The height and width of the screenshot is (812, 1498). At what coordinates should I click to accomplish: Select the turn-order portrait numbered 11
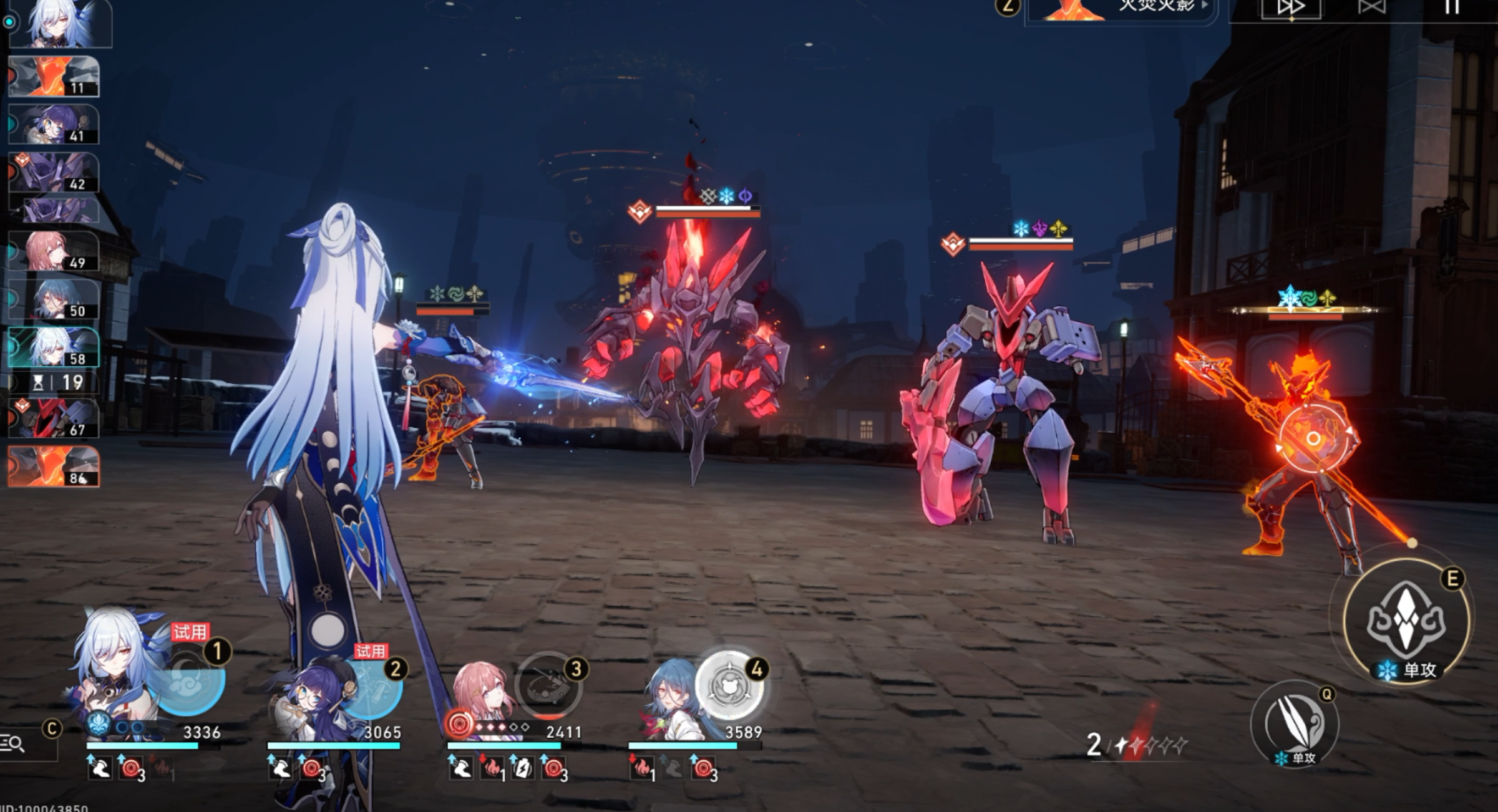(54, 77)
